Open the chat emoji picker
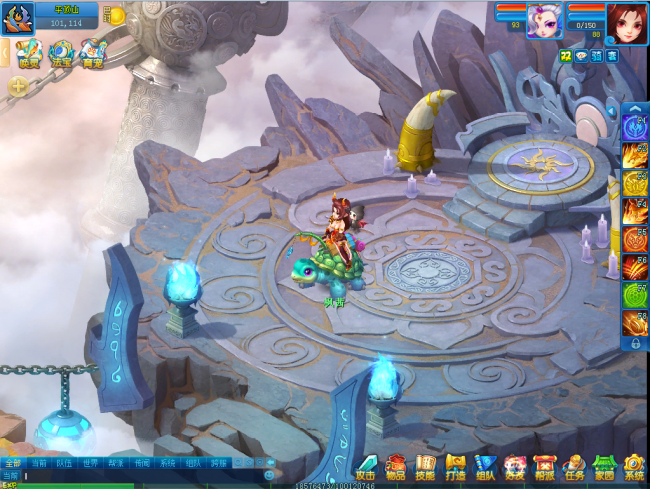The height and width of the screenshot is (489, 650). tap(270, 476)
